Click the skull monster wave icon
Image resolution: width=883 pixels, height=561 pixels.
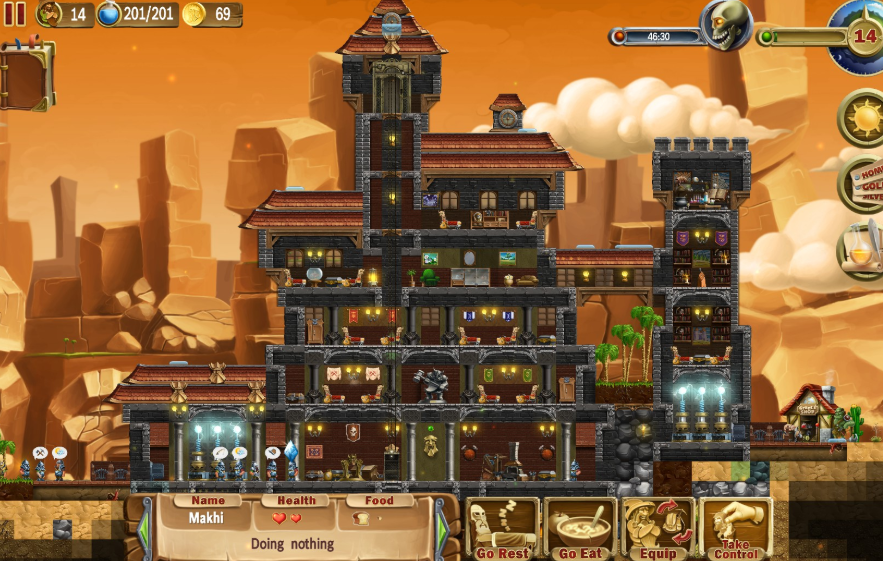pyautogui.click(x=726, y=26)
